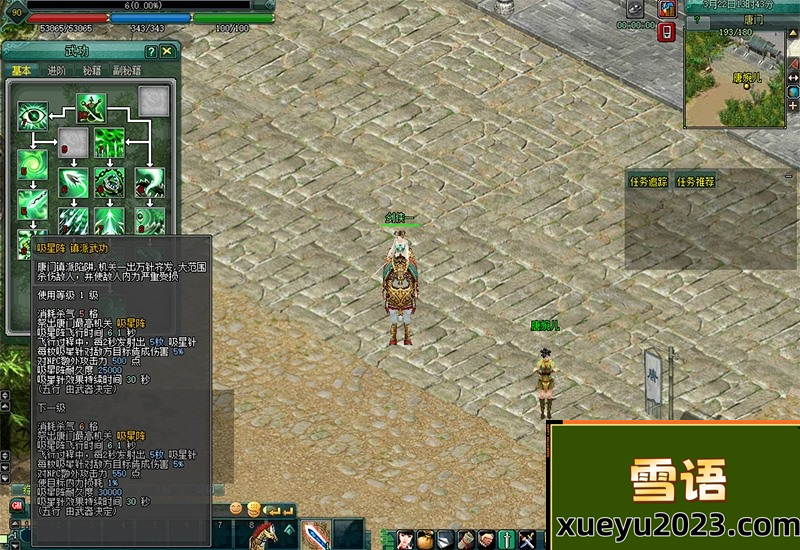Screen dimensions: 800x550
Task: Switch to the 基本 tab
Action: (22, 71)
